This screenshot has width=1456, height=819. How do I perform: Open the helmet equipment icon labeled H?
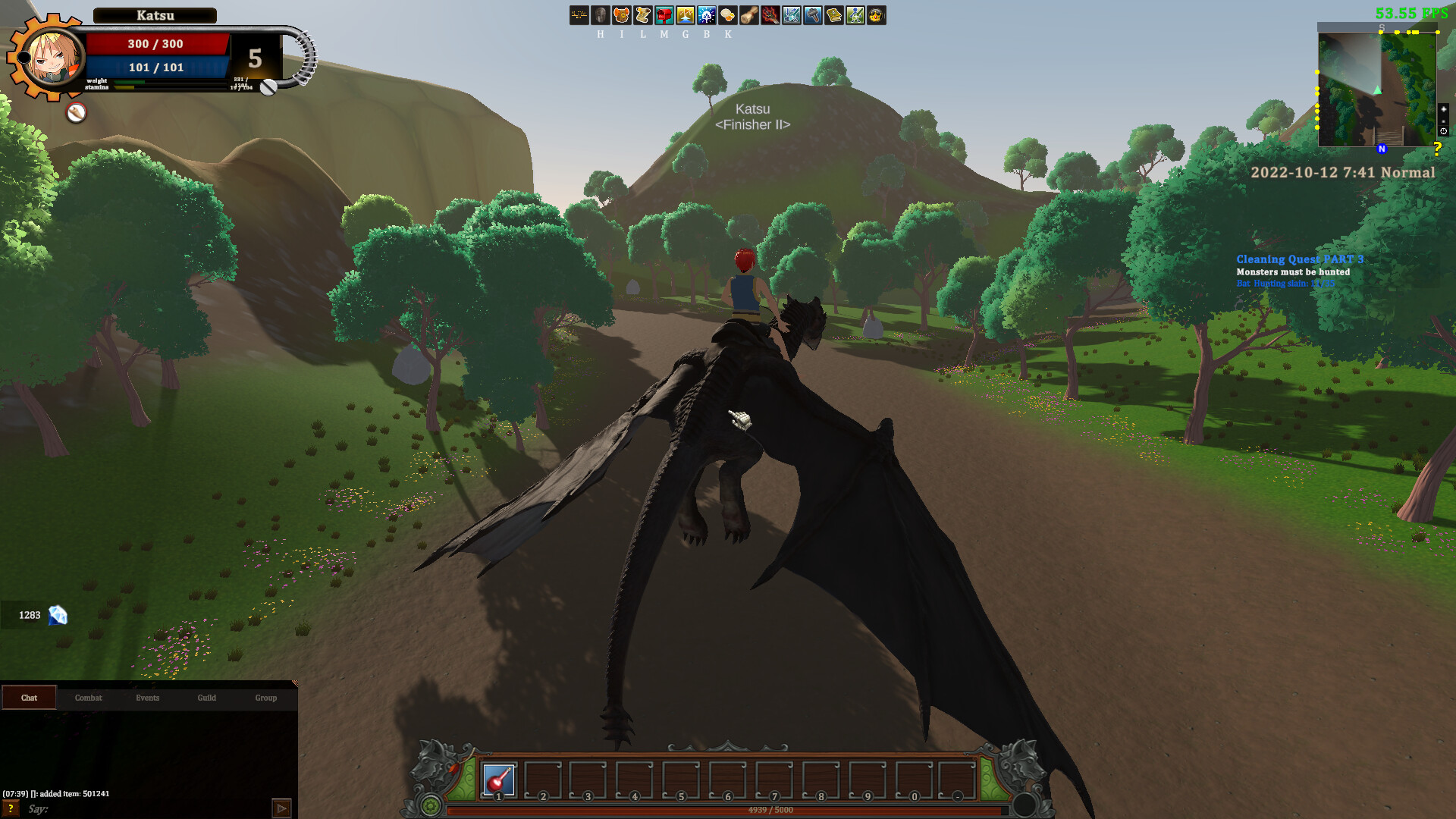coord(601,15)
